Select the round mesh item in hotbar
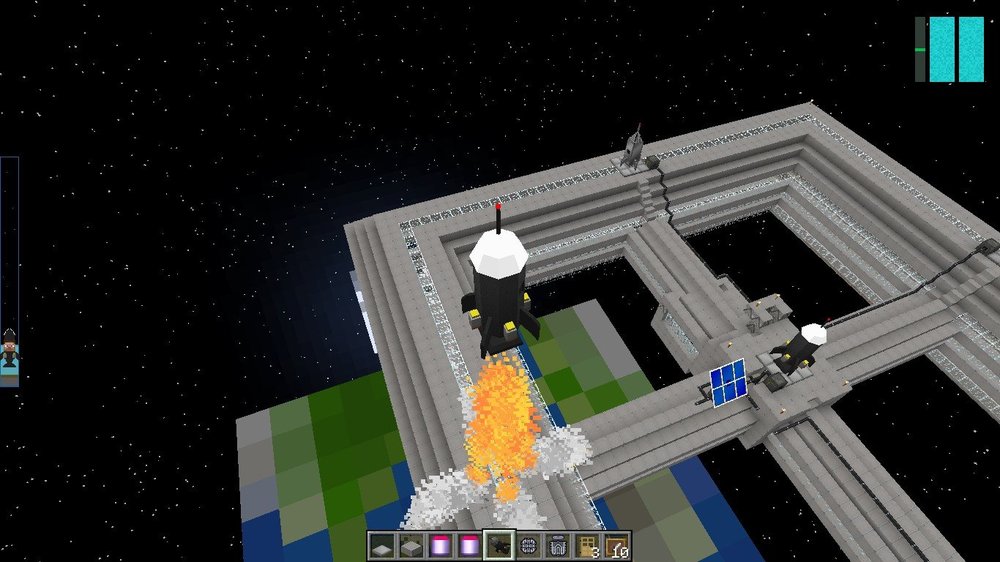The image size is (1000, 562). [529, 546]
